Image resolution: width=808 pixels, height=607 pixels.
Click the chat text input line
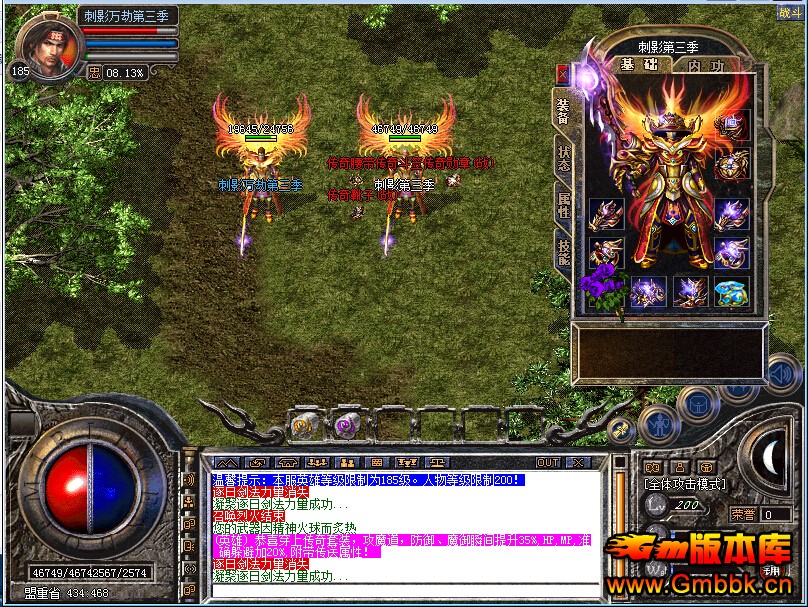coord(400,592)
